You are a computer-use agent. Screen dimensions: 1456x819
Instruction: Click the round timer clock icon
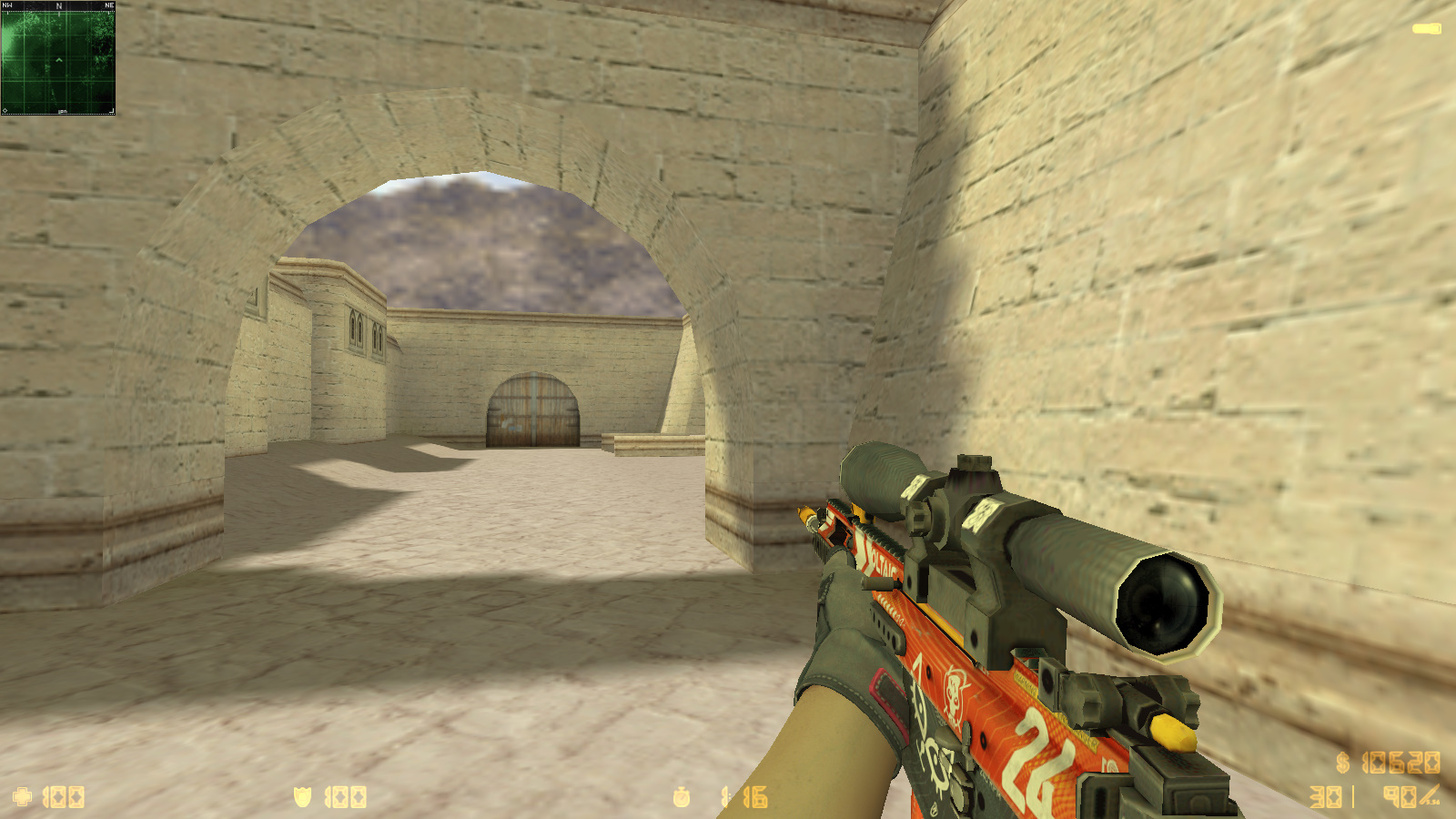682,797
